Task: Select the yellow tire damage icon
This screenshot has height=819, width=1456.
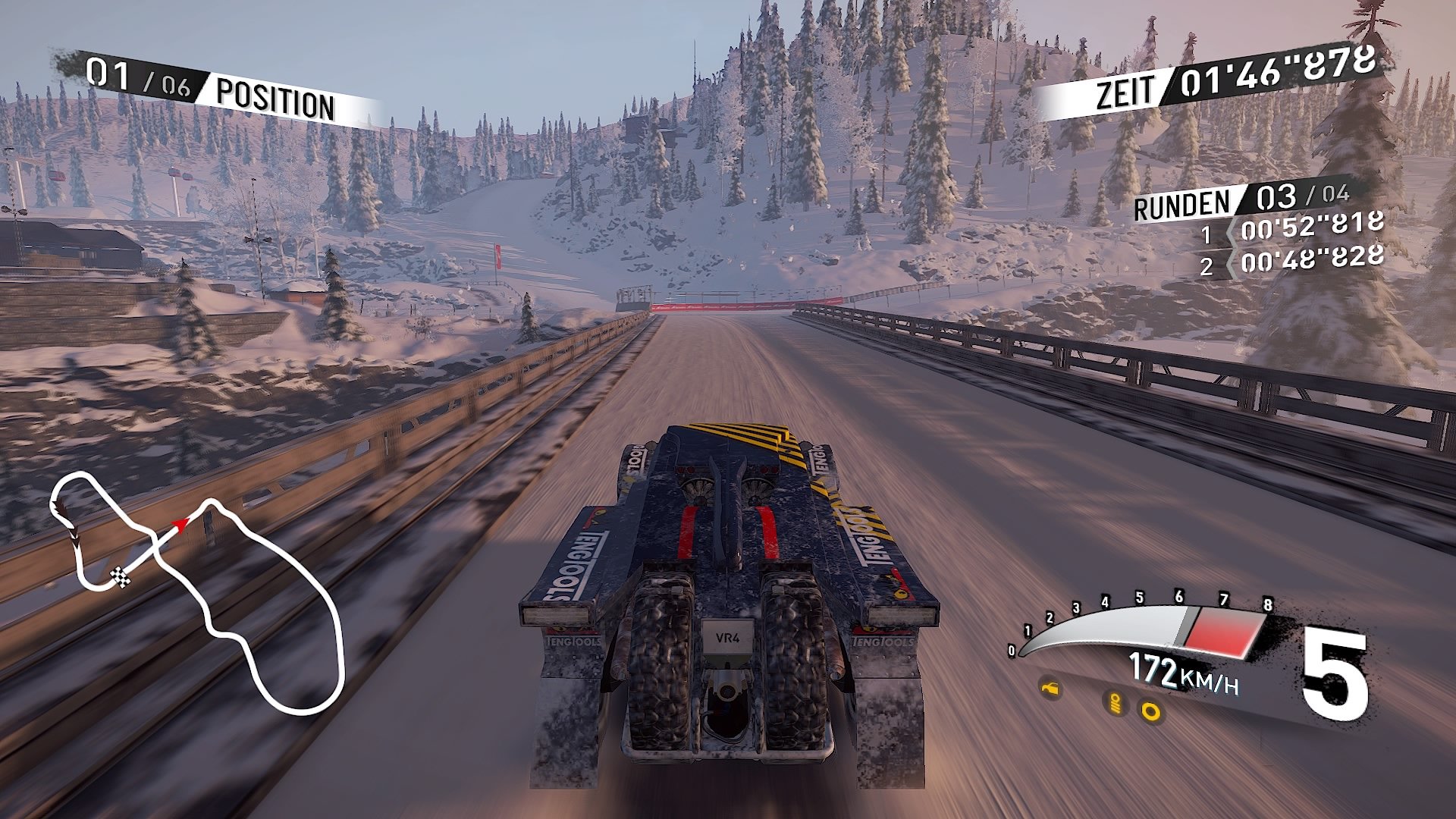Action: (x=1150, y=712)
